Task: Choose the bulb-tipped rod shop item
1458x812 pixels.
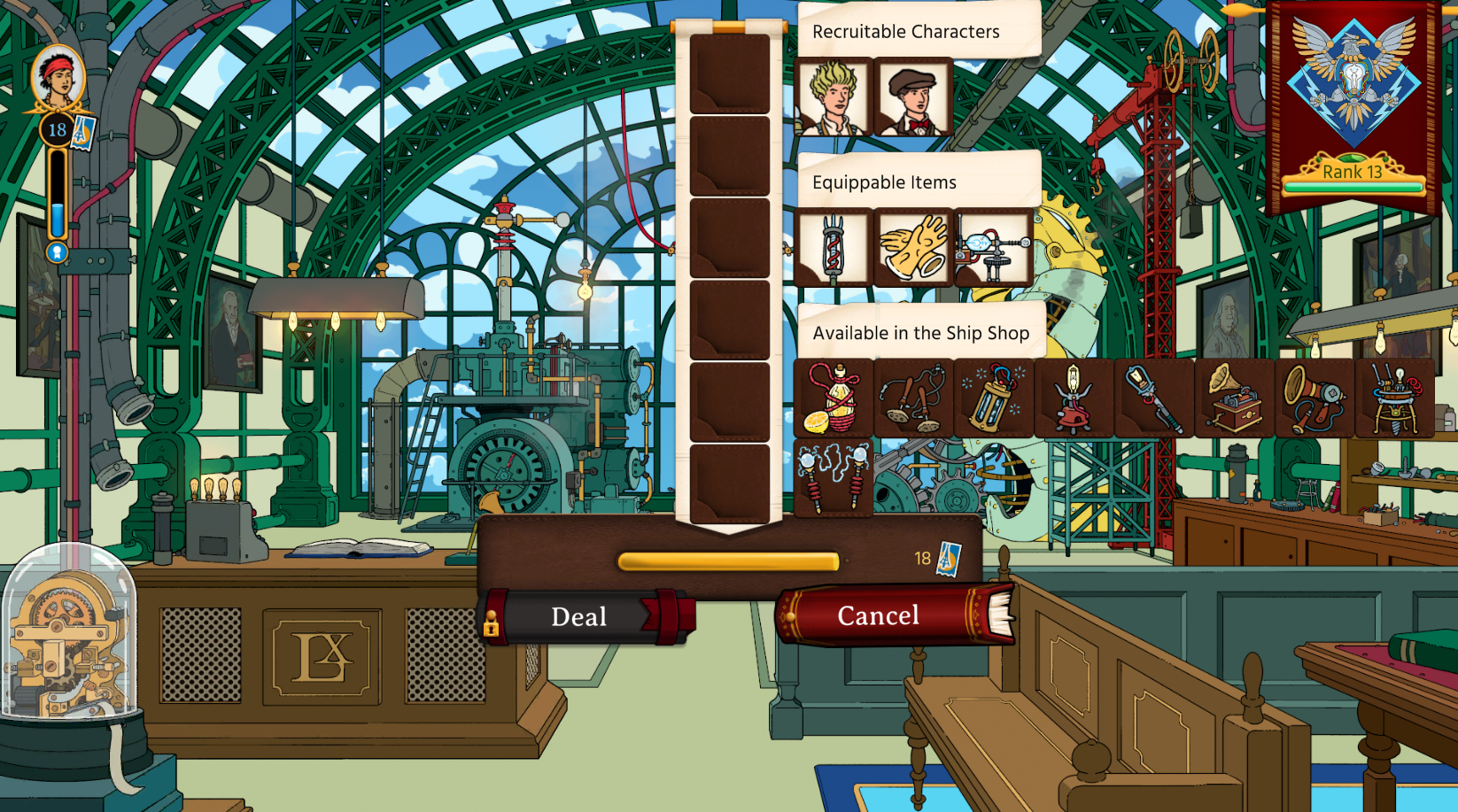Action: pos(1154,398)
